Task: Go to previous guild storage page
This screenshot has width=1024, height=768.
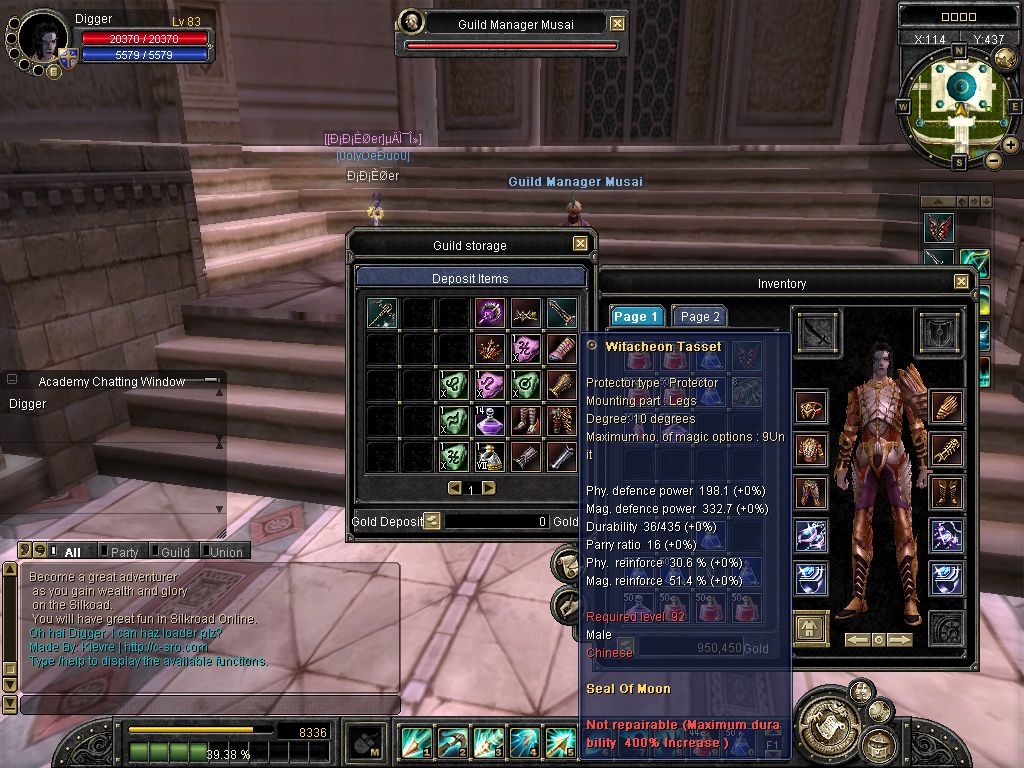Action: tap(455, 488)
